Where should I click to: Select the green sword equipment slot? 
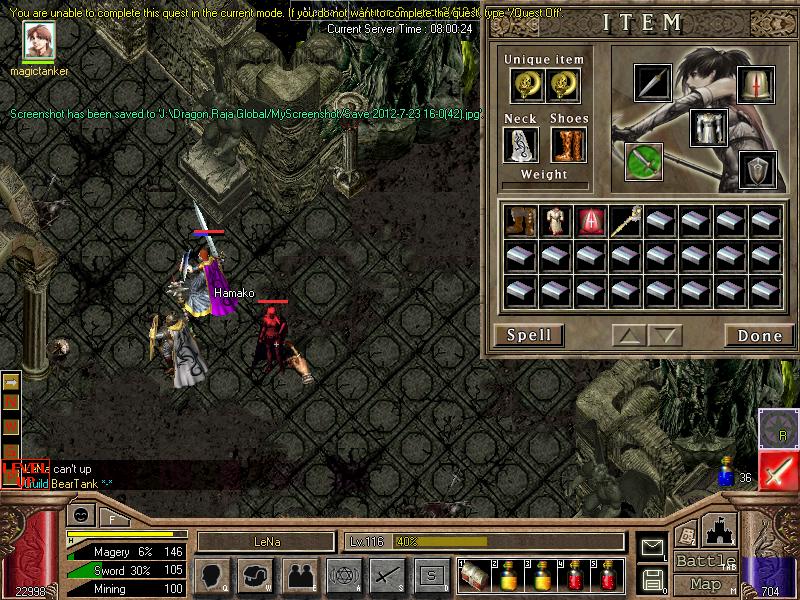tap(644, 161)
